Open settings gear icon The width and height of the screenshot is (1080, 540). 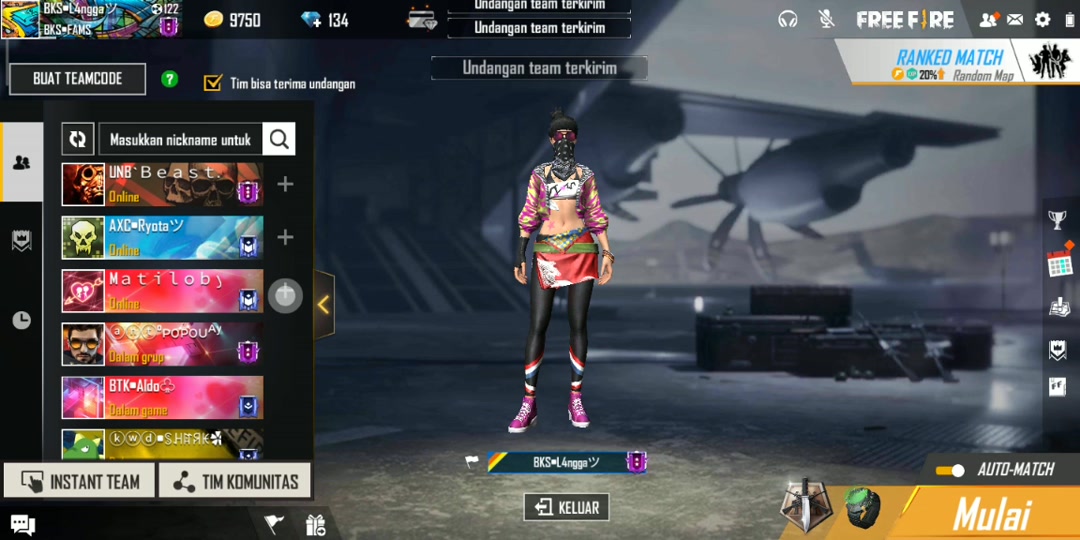(1043, 19)
